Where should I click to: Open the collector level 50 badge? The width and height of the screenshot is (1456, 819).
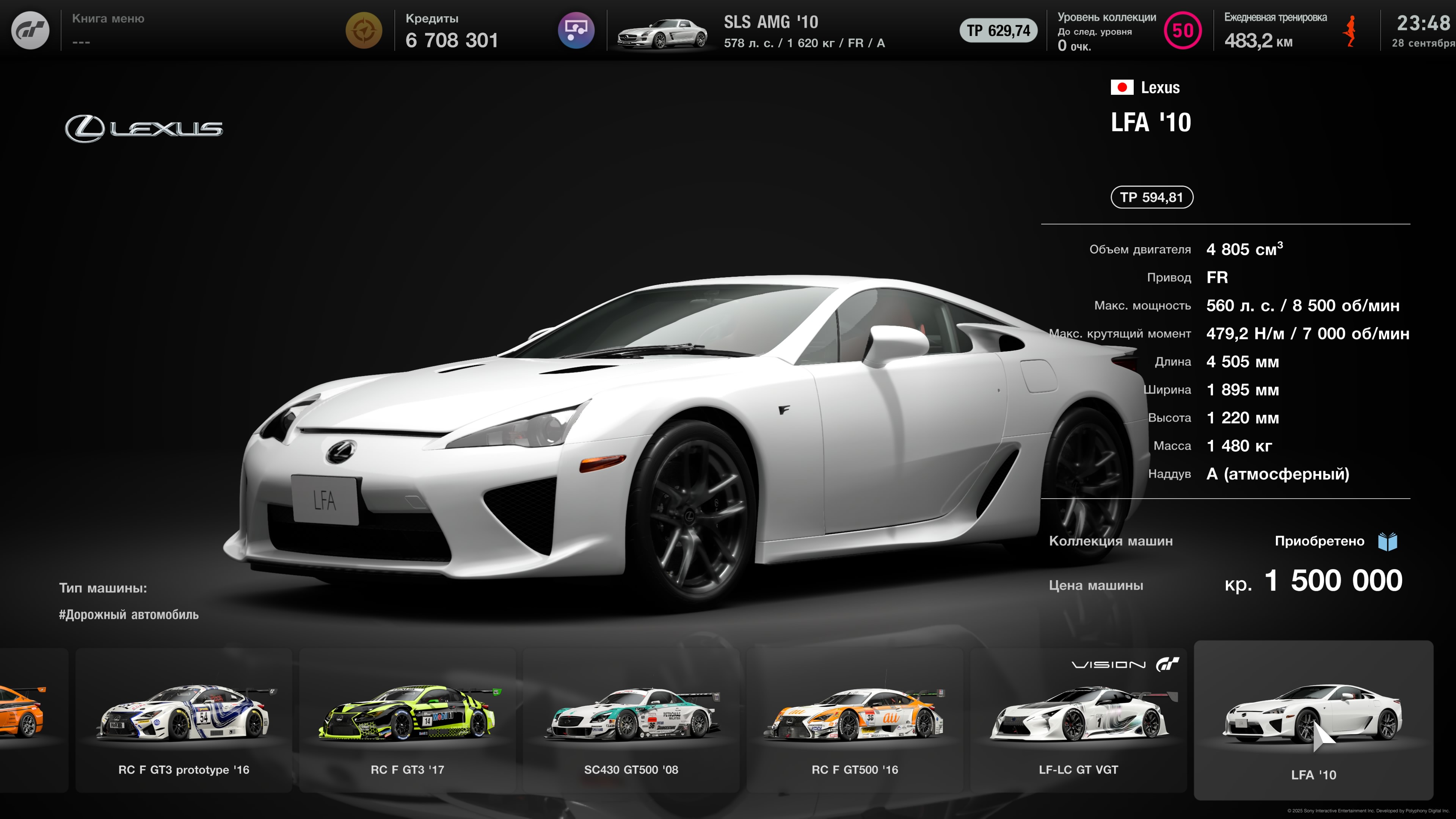click(x=1183, y=30)
